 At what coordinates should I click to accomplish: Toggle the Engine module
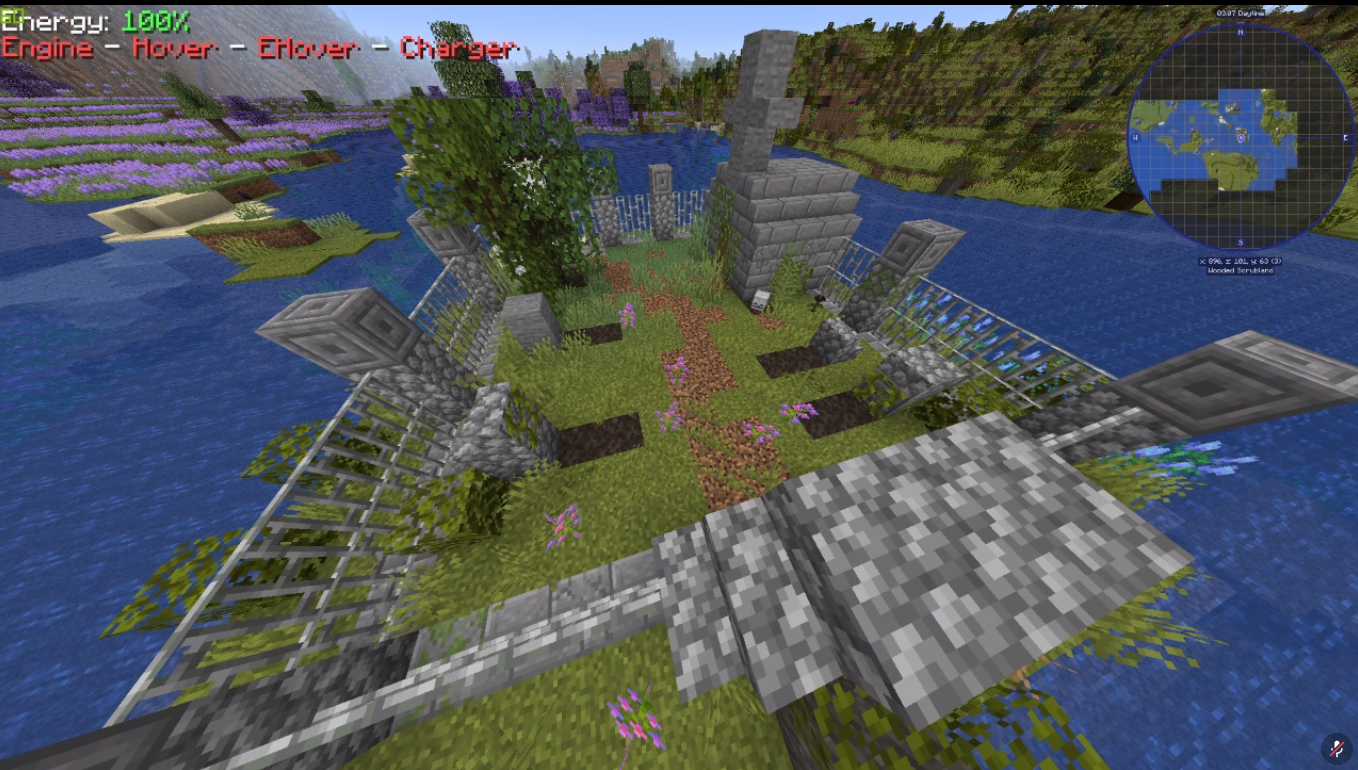click(47, 47)
